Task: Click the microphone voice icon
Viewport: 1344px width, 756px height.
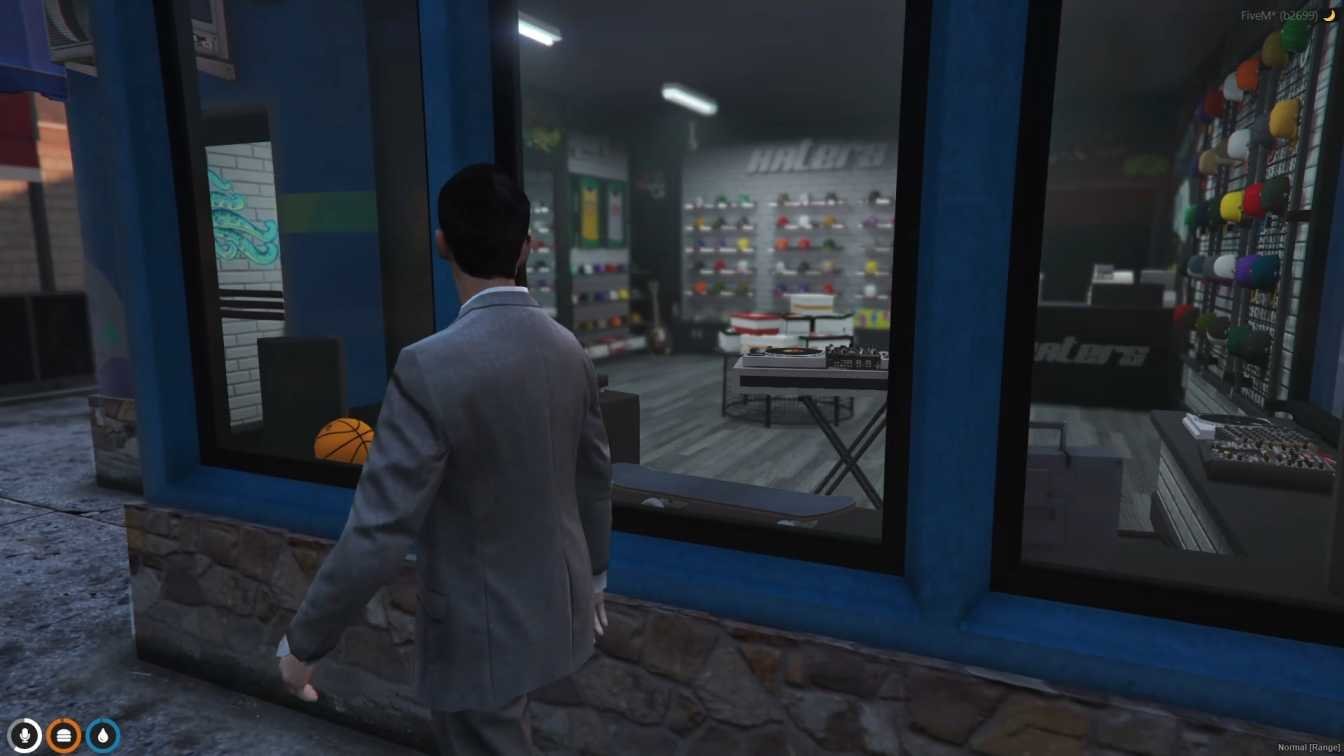Action: (x=24, y=736)
